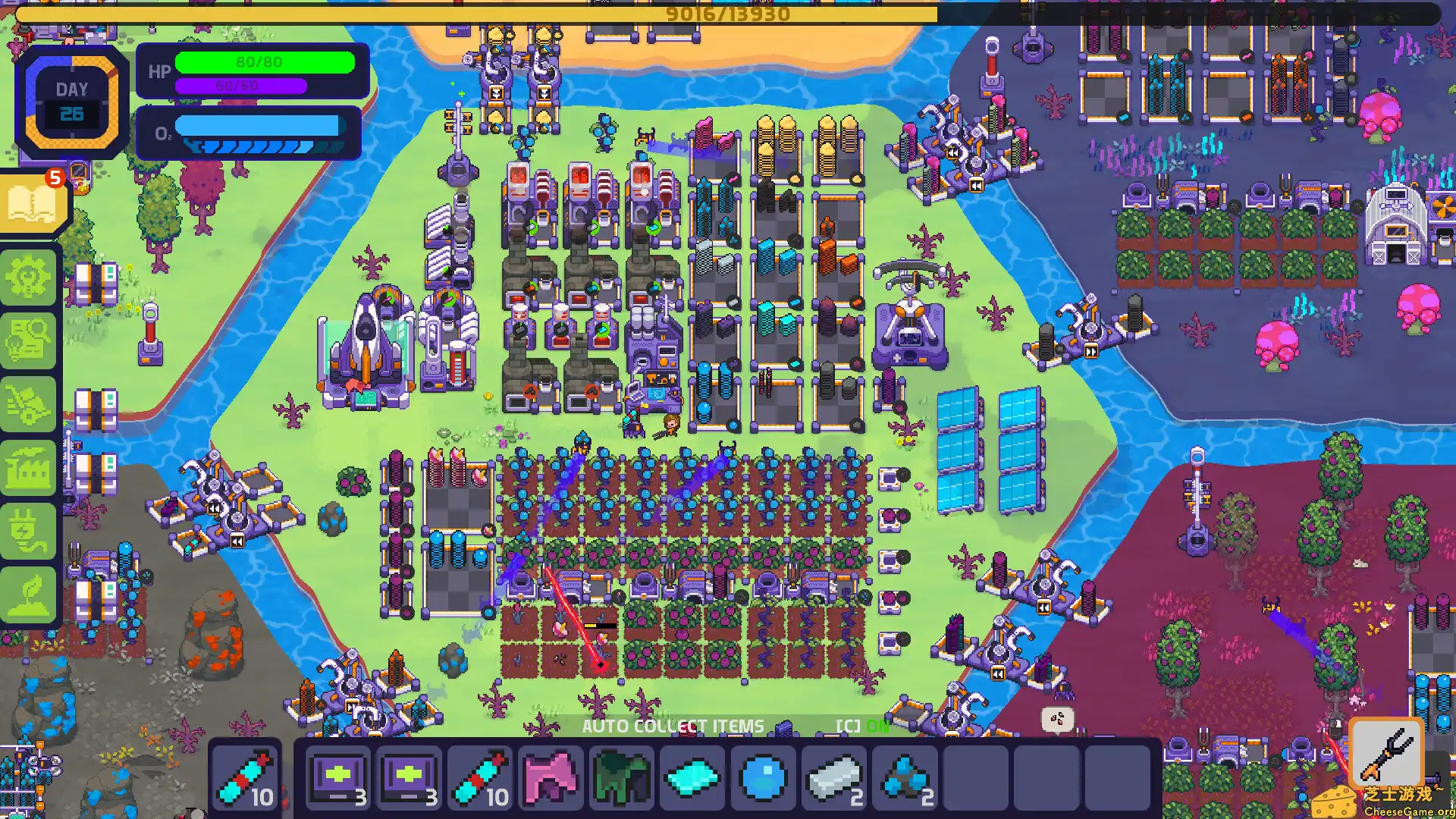Select the pink armor hotbar slot
The width and height of the screenshot is (1456, 819).
click(x=551, y=777)
